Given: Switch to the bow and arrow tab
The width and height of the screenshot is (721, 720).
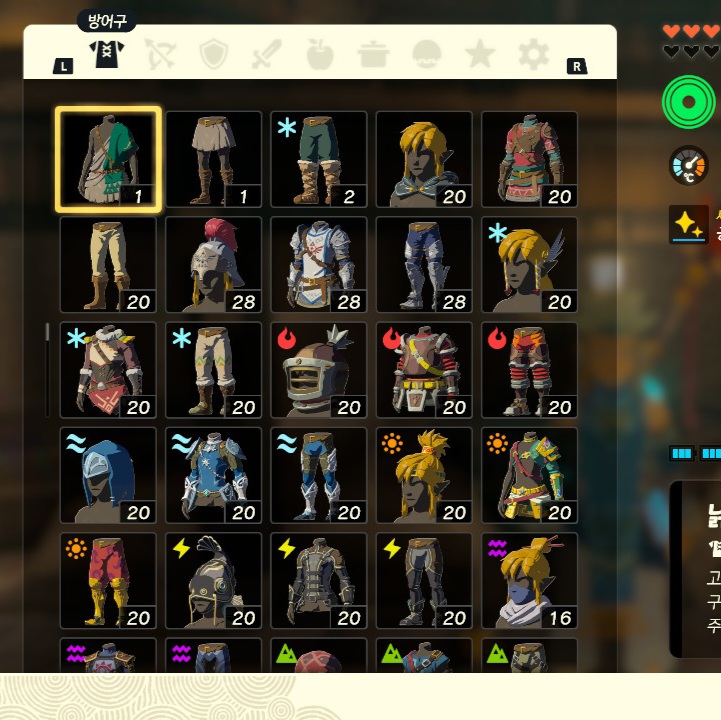Looking at the screenshot, I should [160, 54].
